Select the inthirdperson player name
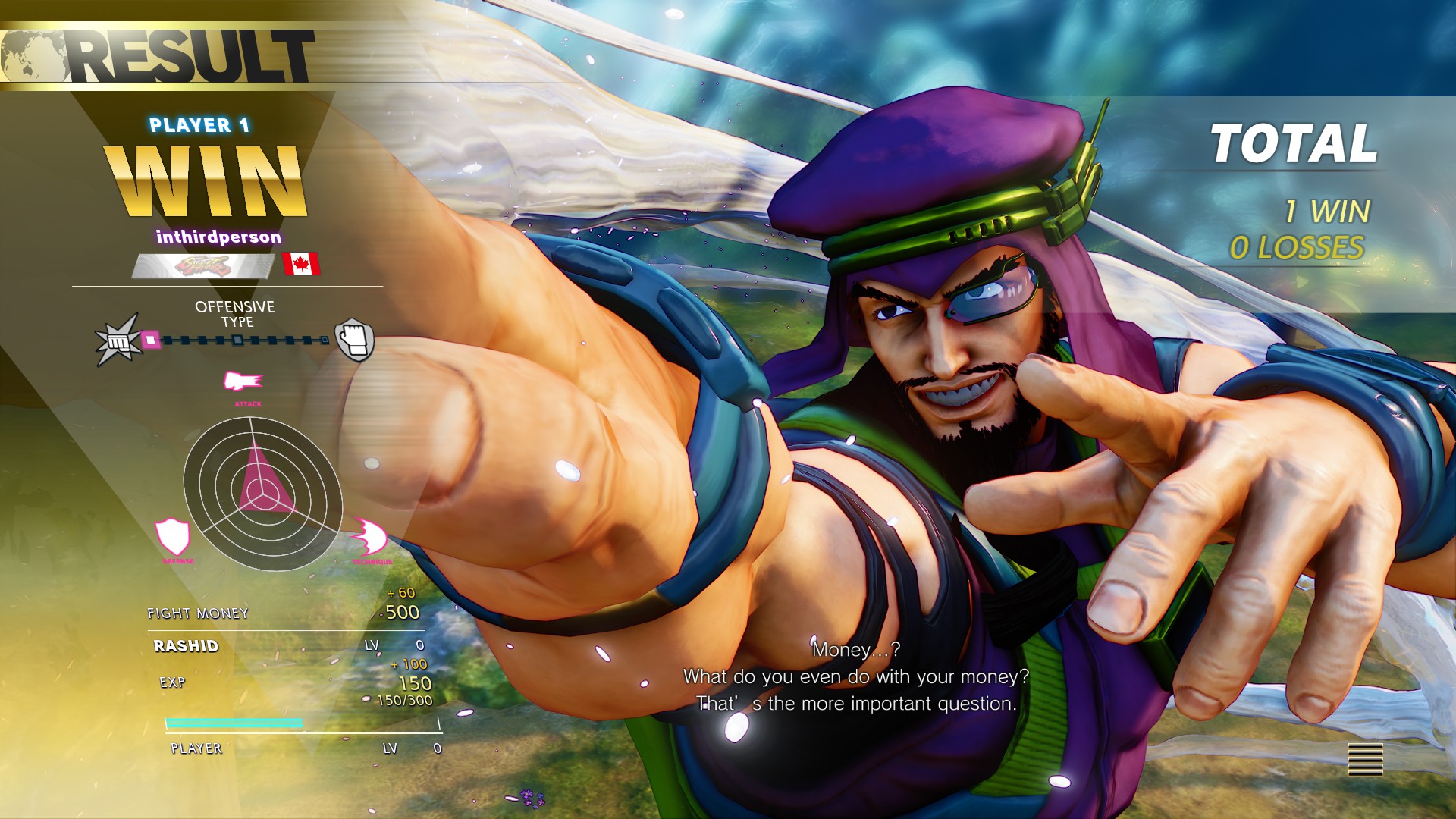Viewport: 1456px width, 819px height. click(218, 237)
